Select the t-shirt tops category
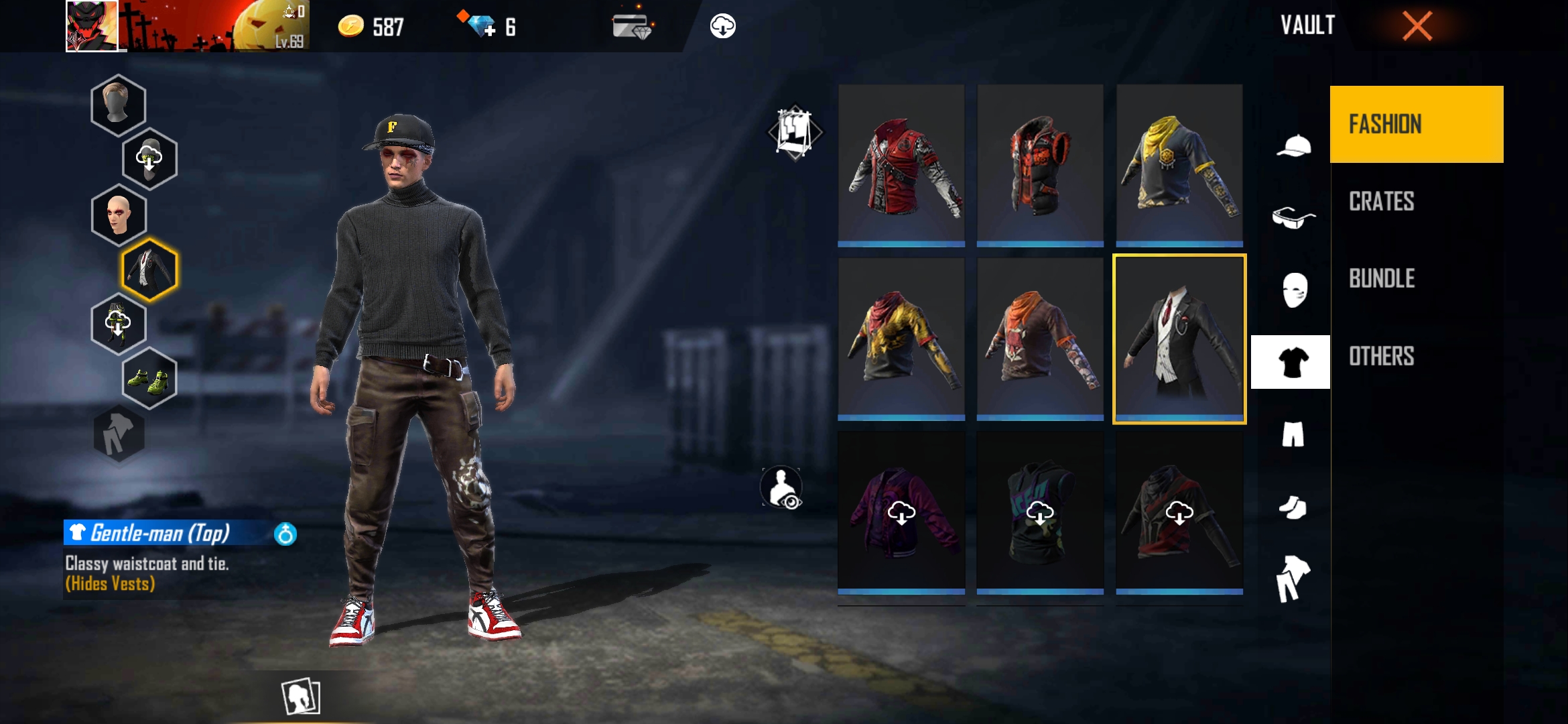Screen dimensions: 1568x724 (1291, 362)
